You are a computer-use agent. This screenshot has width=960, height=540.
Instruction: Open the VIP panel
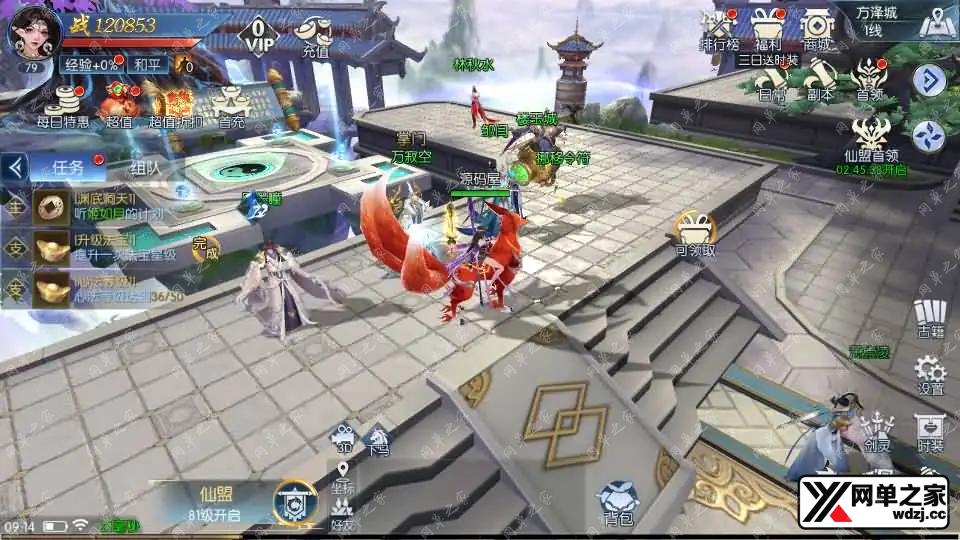point(258,36)
